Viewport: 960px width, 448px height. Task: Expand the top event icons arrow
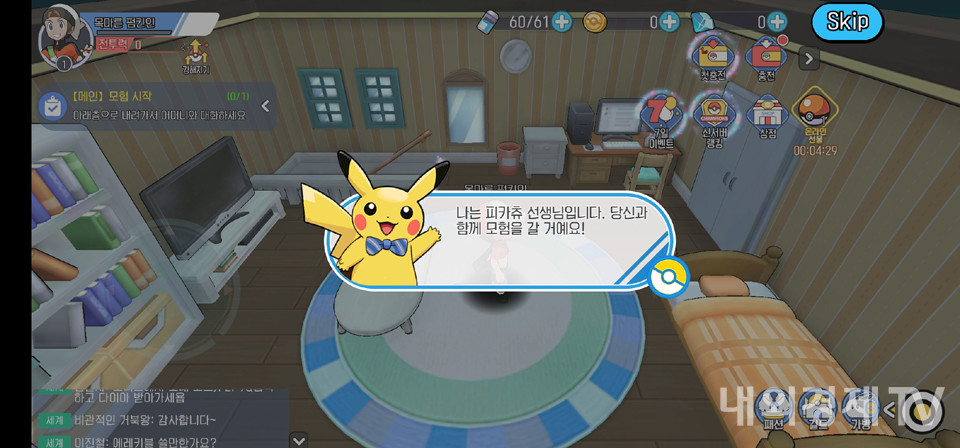click(x=809, y=59)
